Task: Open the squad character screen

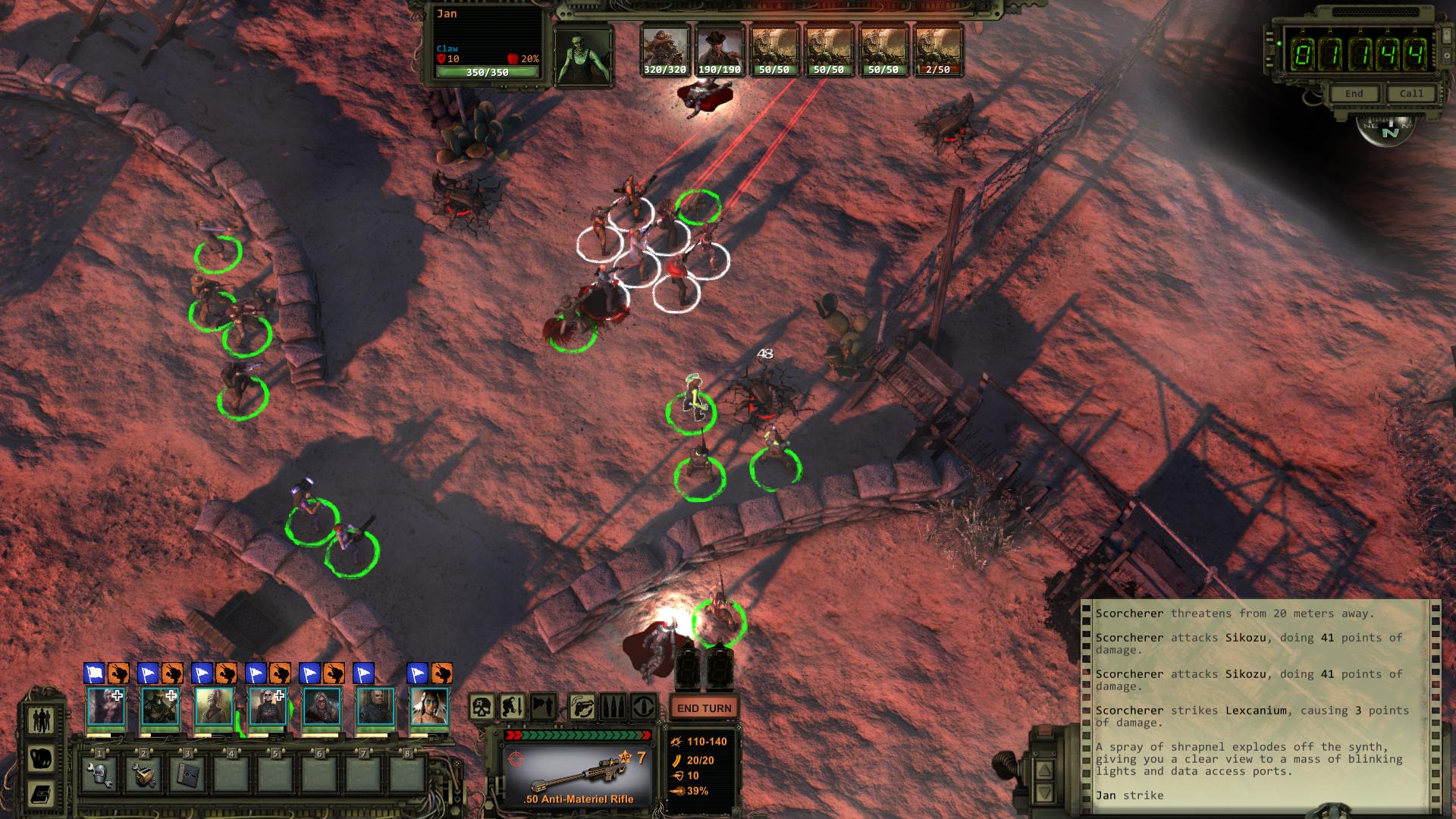Action: click(x=39, y=720)
